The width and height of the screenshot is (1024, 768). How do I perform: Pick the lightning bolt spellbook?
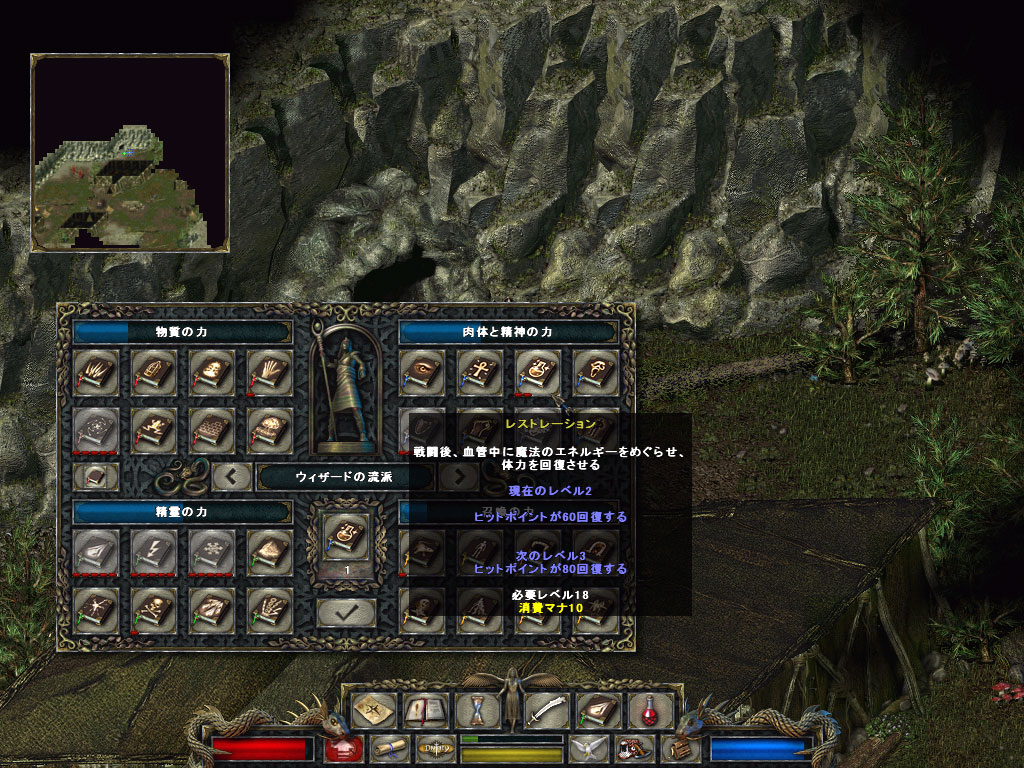pyautogui.click(x=154, y=549)
